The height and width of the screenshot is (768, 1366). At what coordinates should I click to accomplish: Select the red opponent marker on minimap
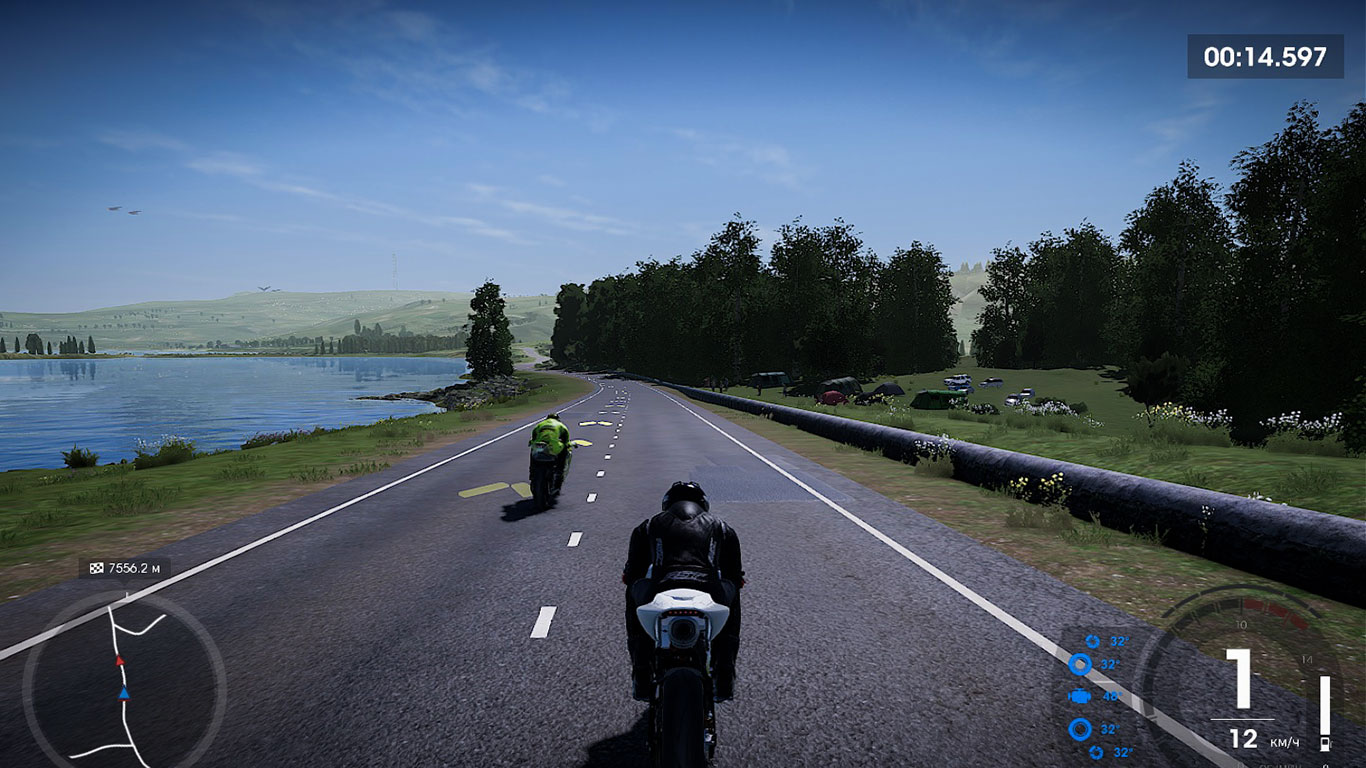click(120, 661)
